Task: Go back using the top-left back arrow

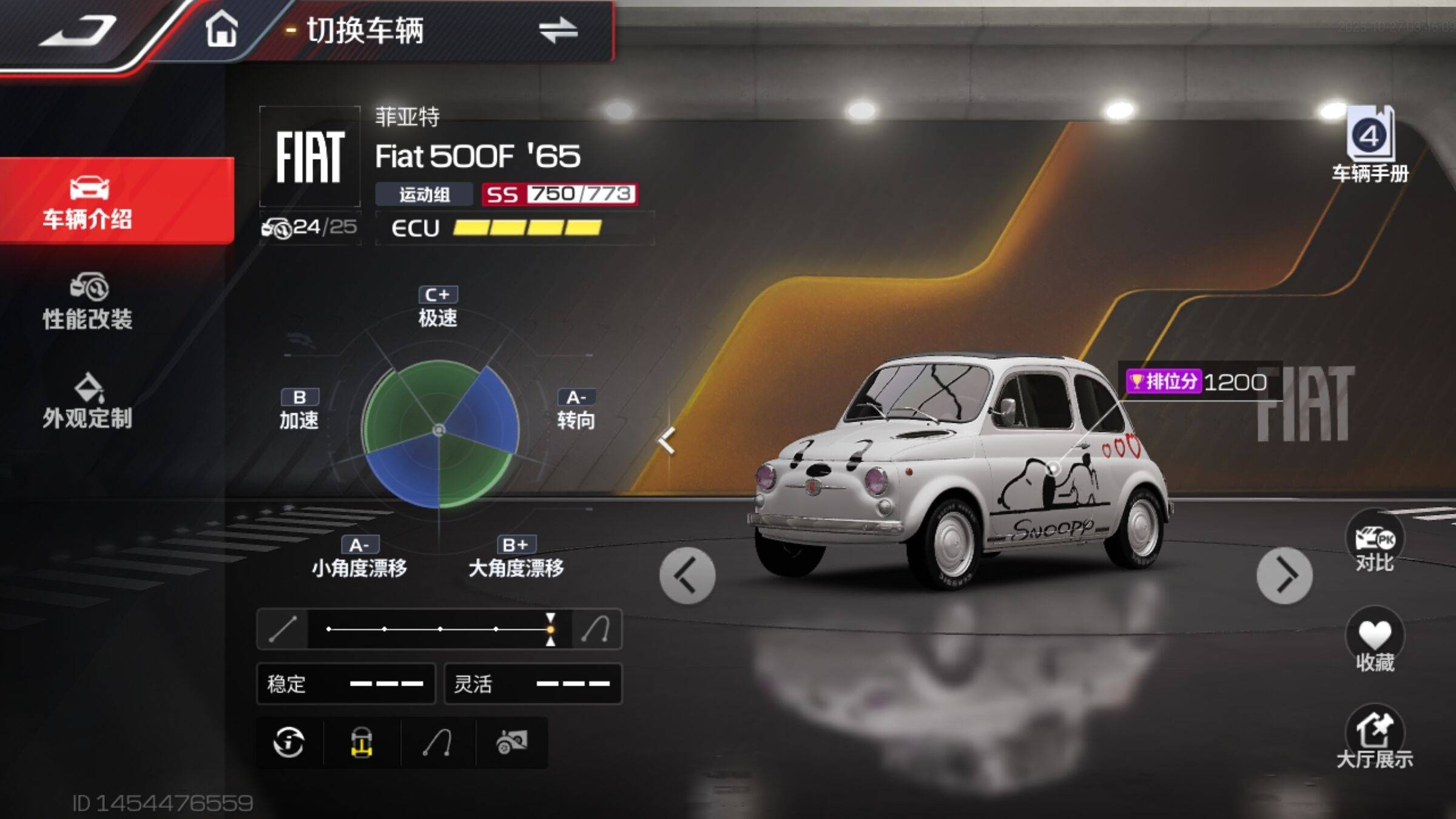Action: [79, 32]
